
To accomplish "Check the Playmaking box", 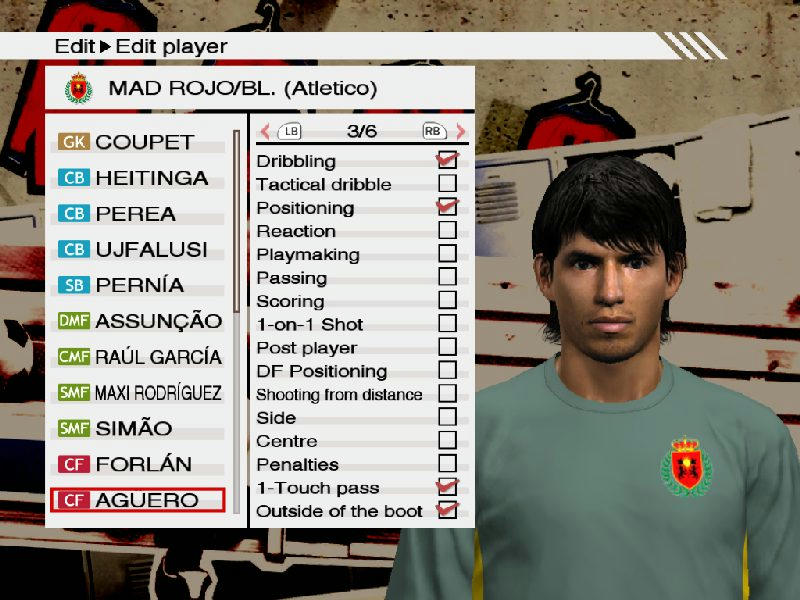I will coord(447,254).
